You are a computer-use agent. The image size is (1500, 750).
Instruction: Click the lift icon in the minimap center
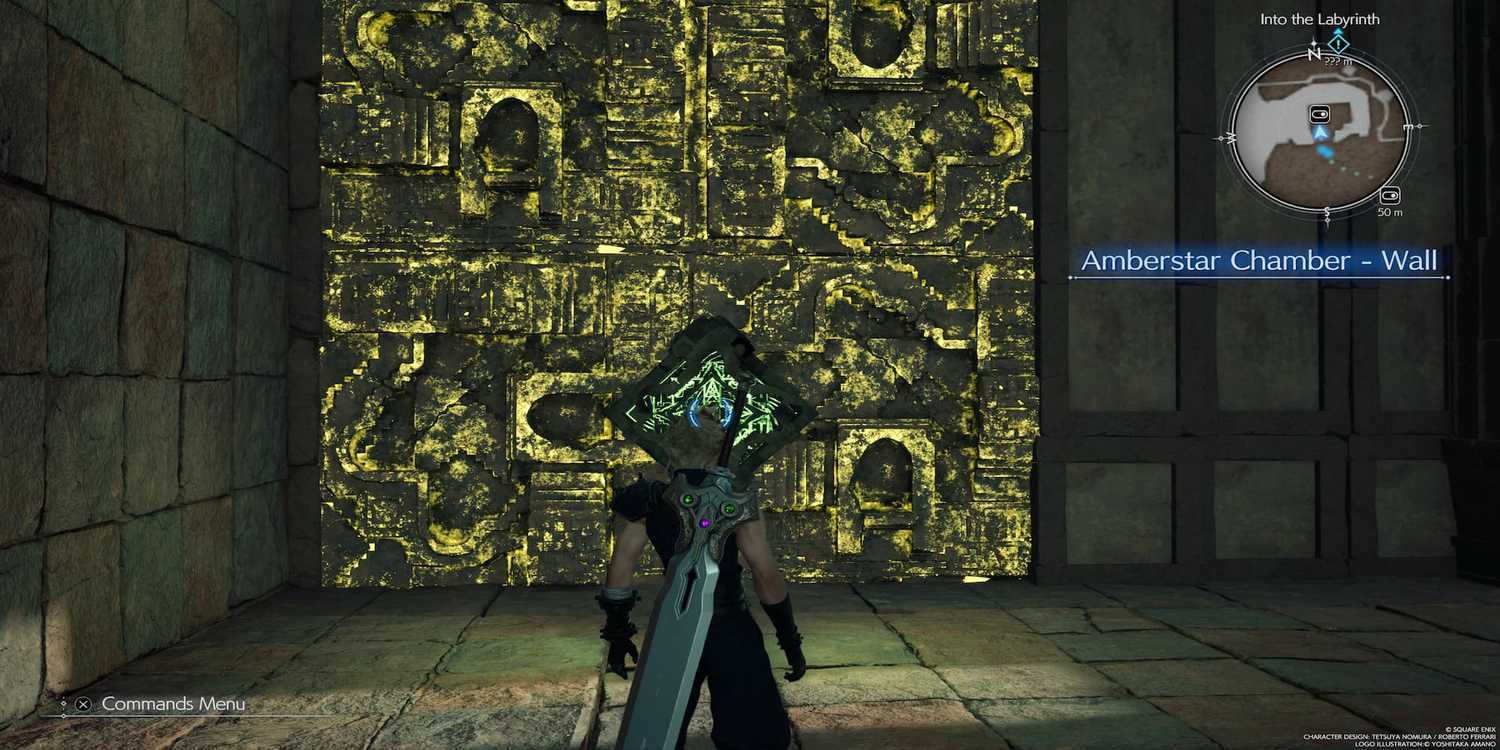1319,114
